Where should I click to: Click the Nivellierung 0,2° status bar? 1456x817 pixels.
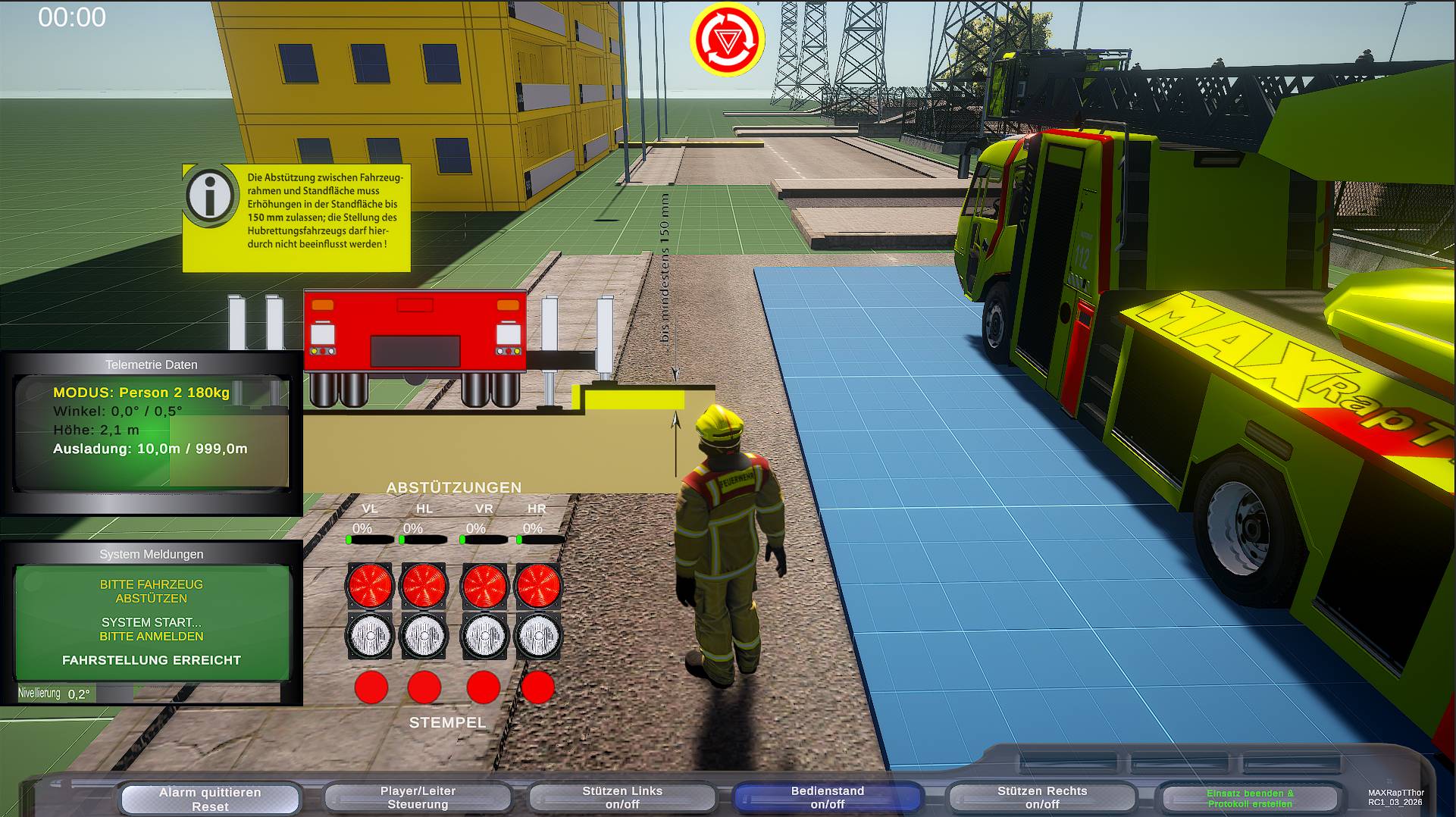76,692
